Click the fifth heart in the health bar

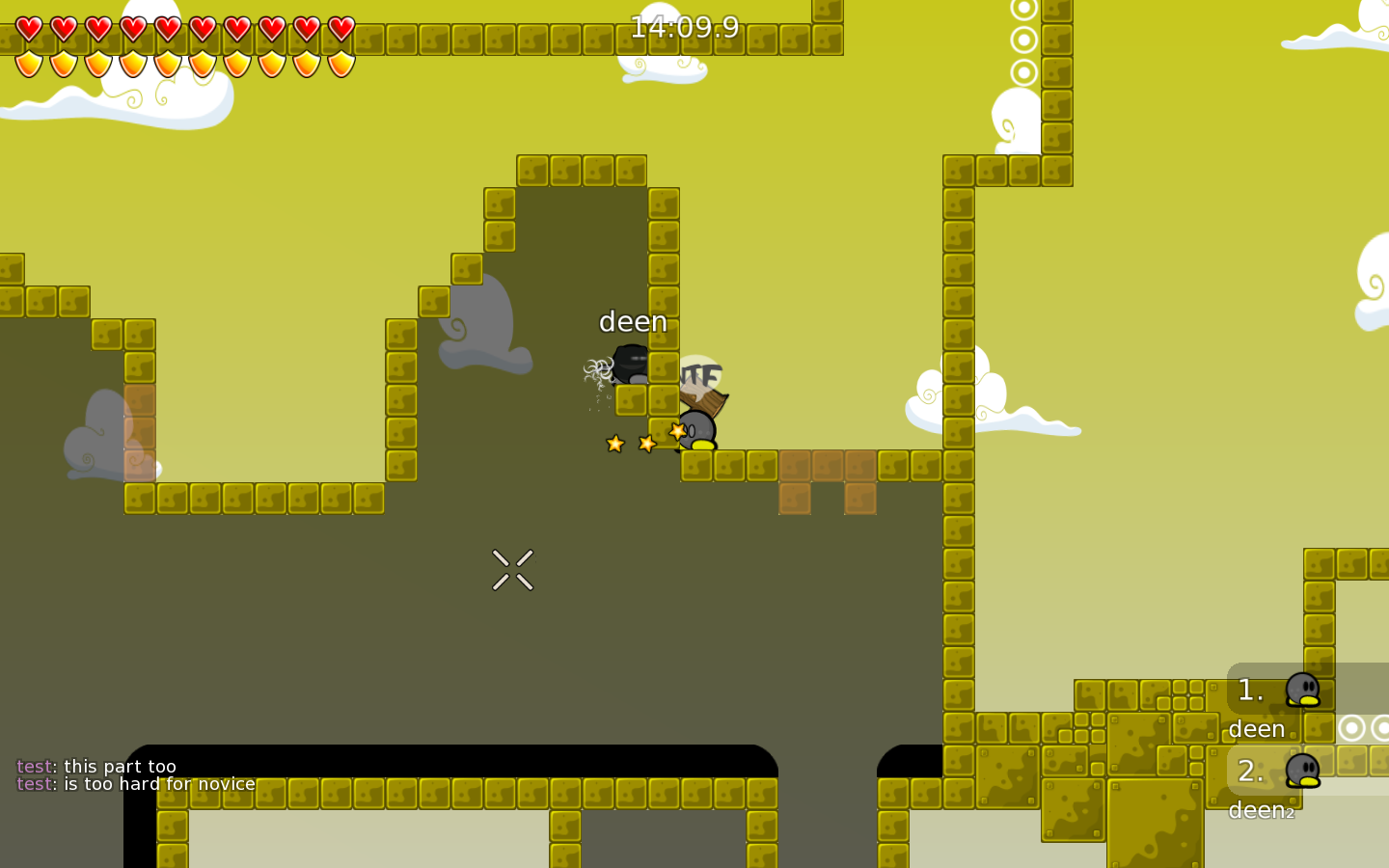tap(166, 28)
